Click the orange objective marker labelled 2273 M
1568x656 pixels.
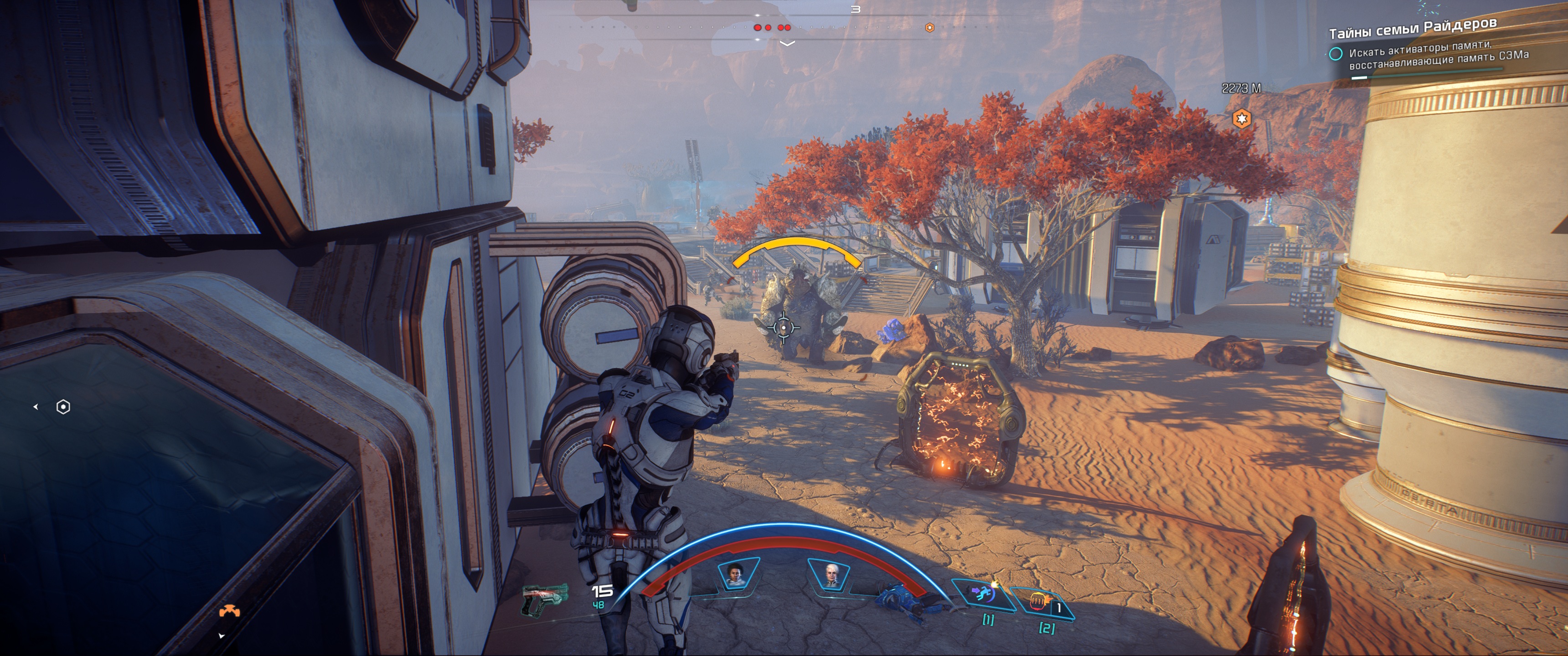coord(1241,118)
